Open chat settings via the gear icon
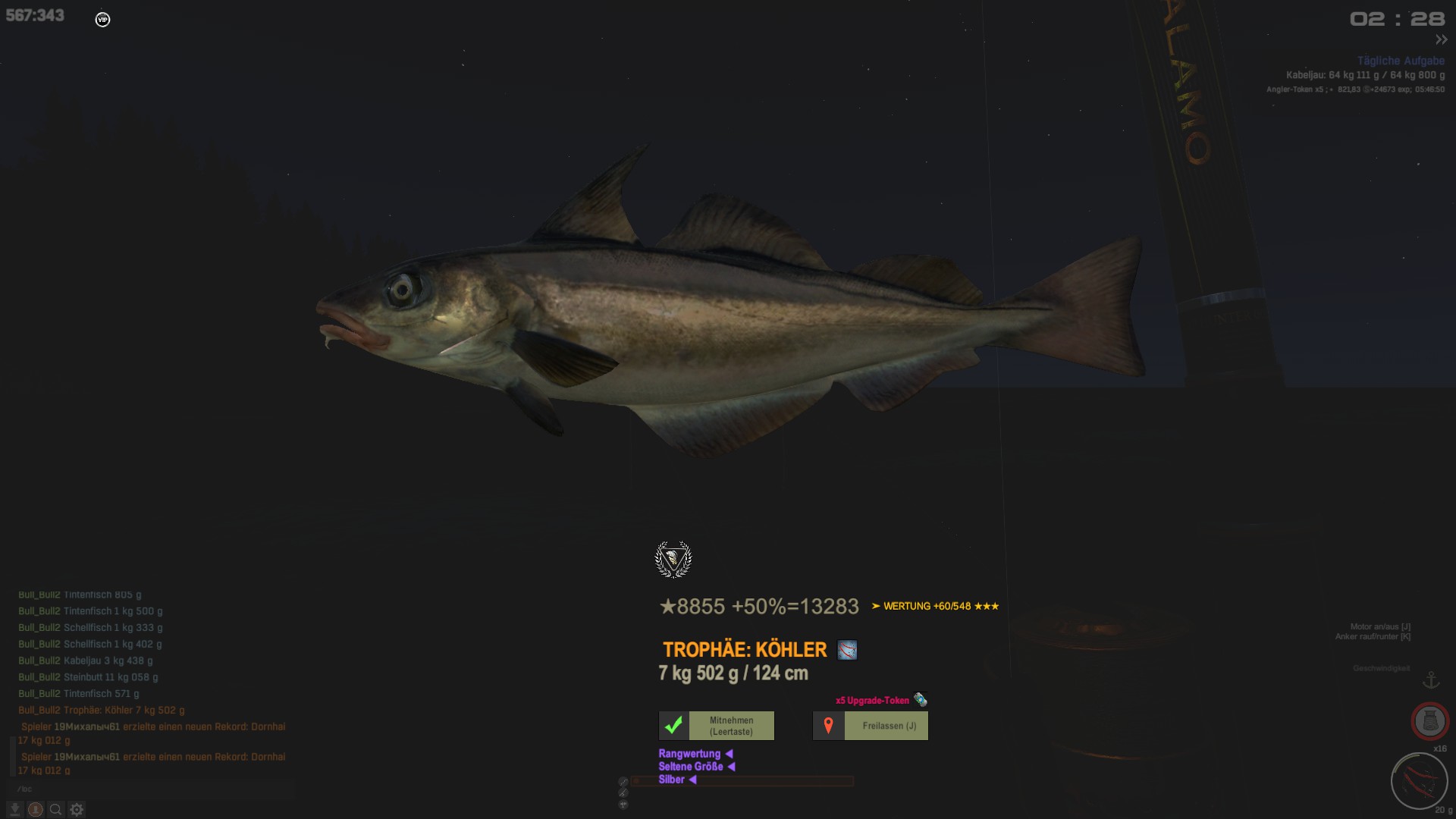Image resolution: width=1456 pixels, height=819 pixels. click(77, 809)
